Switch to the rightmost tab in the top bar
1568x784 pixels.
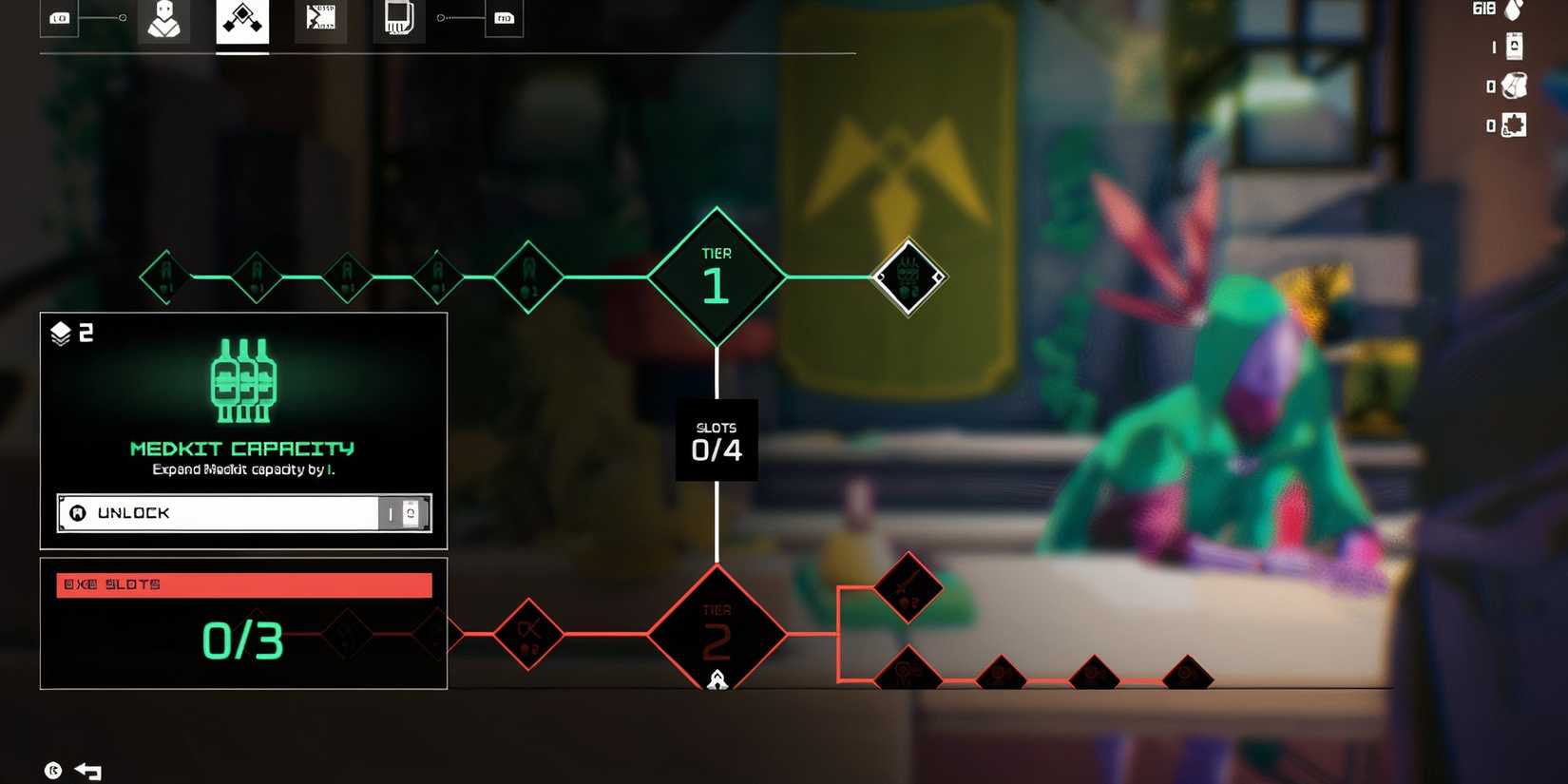tap(504, 17)
